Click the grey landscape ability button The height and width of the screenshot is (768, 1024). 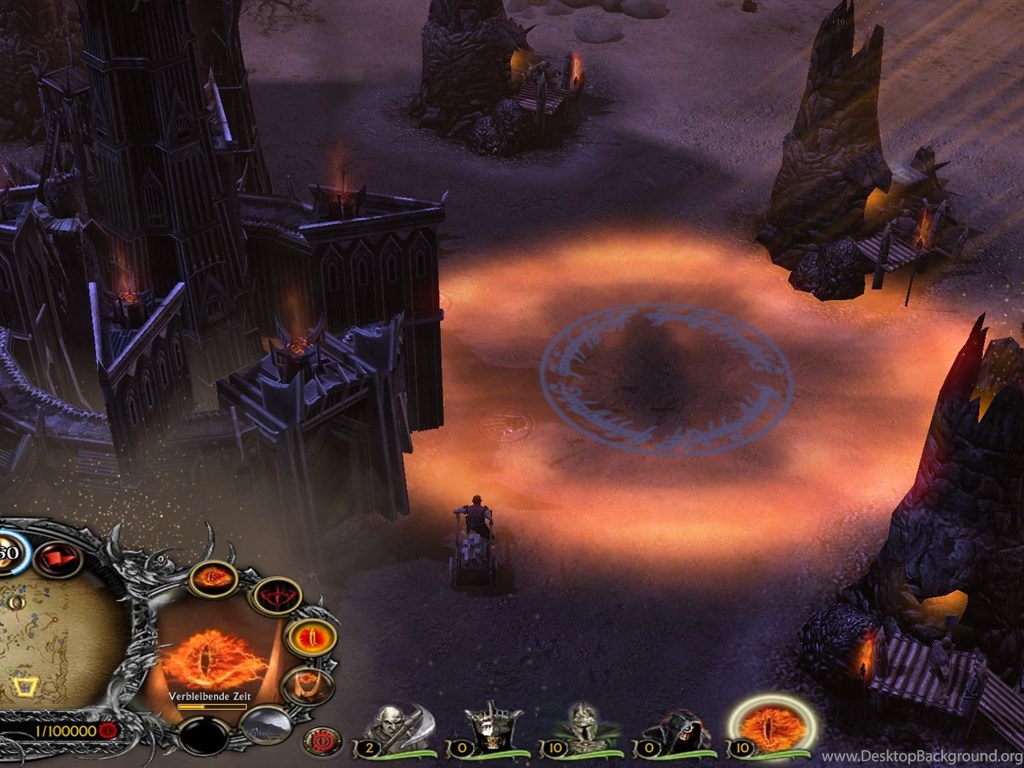(266, 724)
